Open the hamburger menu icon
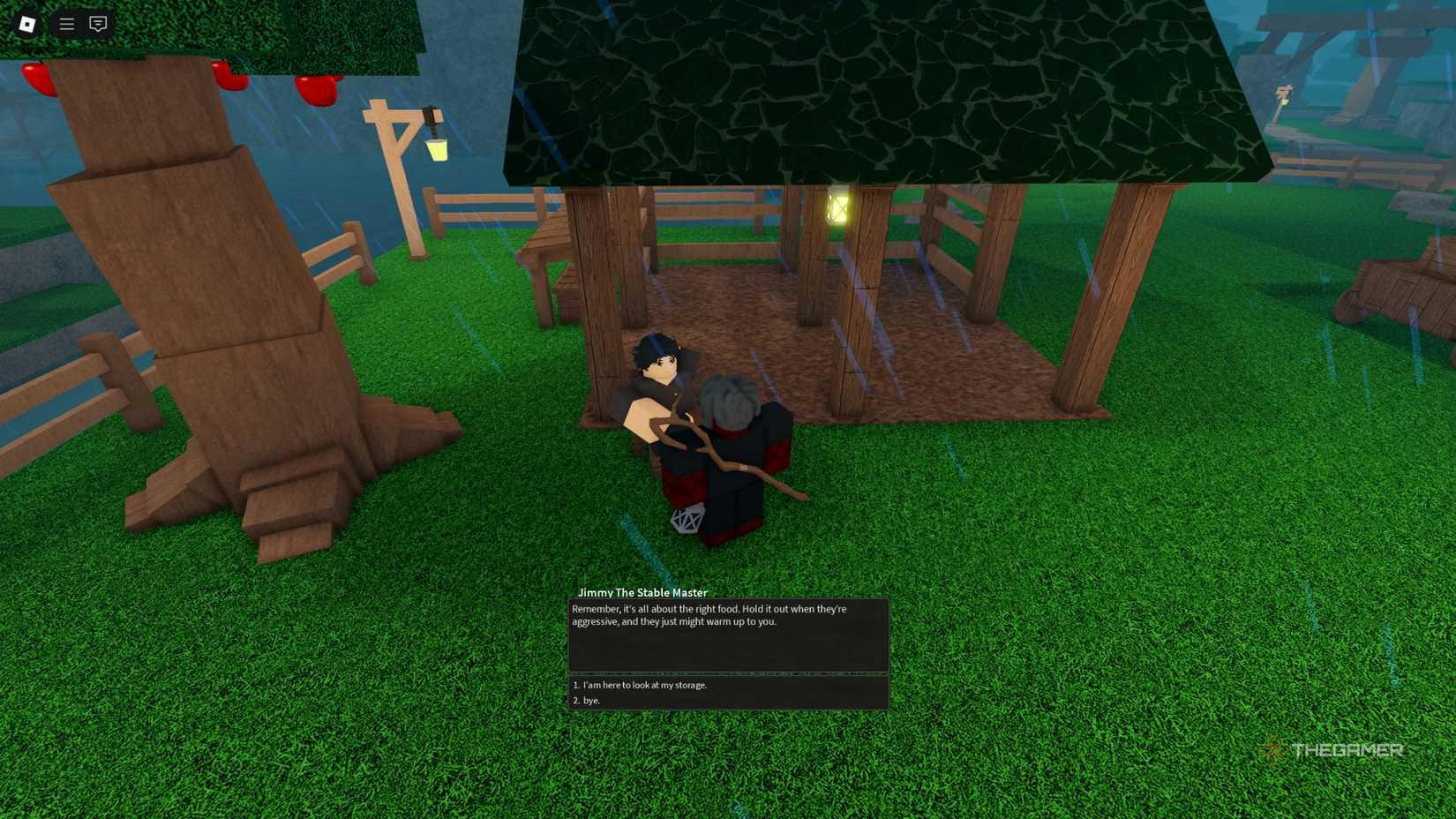This screenshot has width=1456, height=819. click(x=65, y=24)
